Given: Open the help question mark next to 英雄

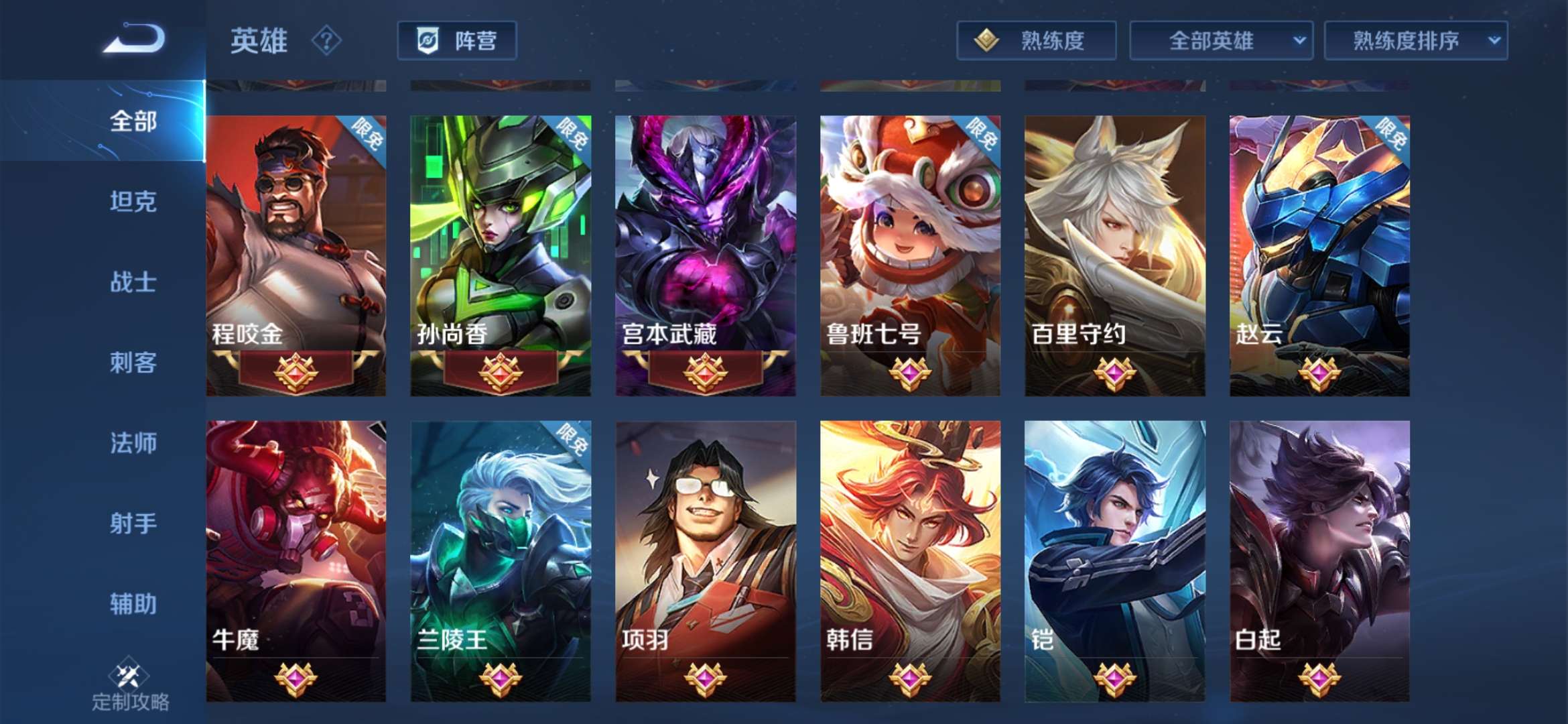Looking at the screenshot, I should coord(326,42).
